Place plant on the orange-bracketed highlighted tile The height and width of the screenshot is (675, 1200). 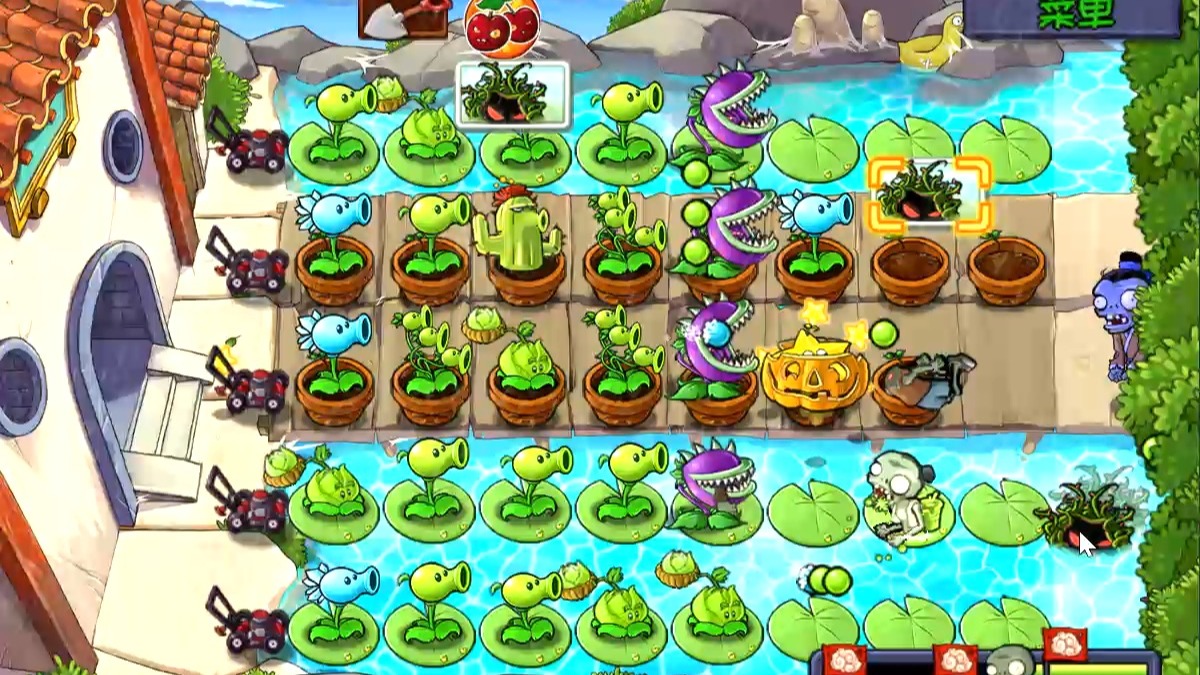point(929,194)
